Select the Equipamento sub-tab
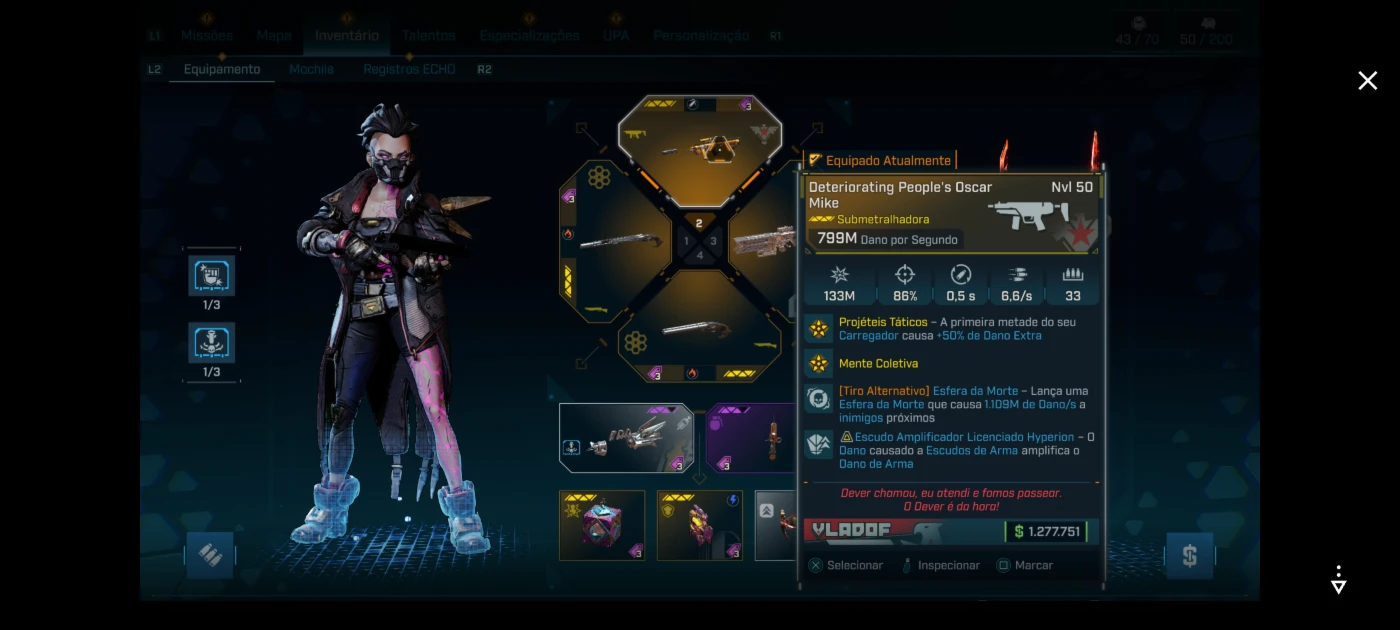Image resolution: width=1400 pixels, height=630 pixels. point(222,69)
